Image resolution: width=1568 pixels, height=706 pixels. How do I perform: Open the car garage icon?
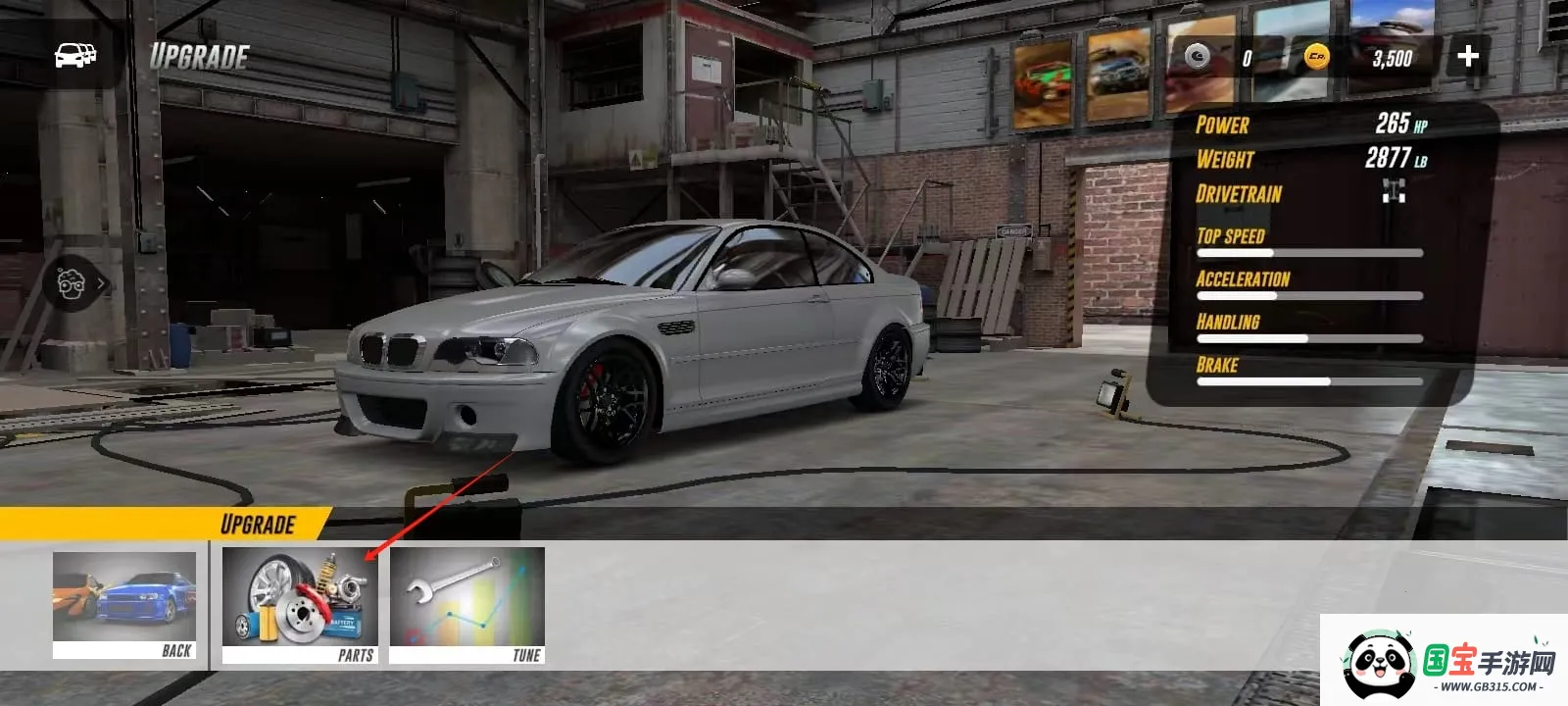[x=75, y=55]
